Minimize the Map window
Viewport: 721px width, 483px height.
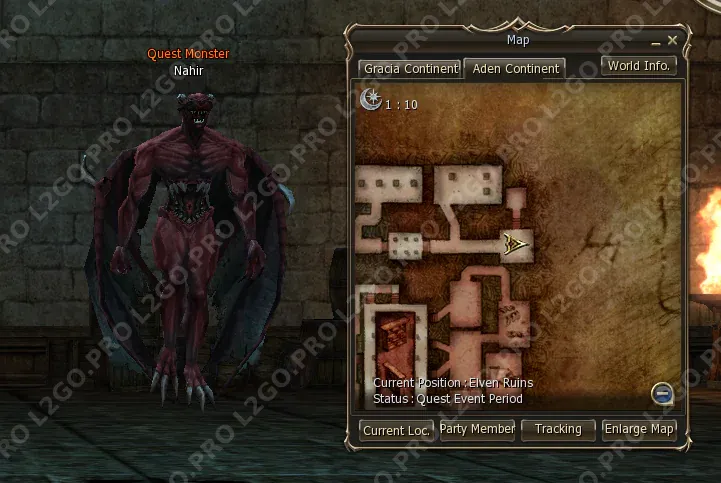coord(656,42)
